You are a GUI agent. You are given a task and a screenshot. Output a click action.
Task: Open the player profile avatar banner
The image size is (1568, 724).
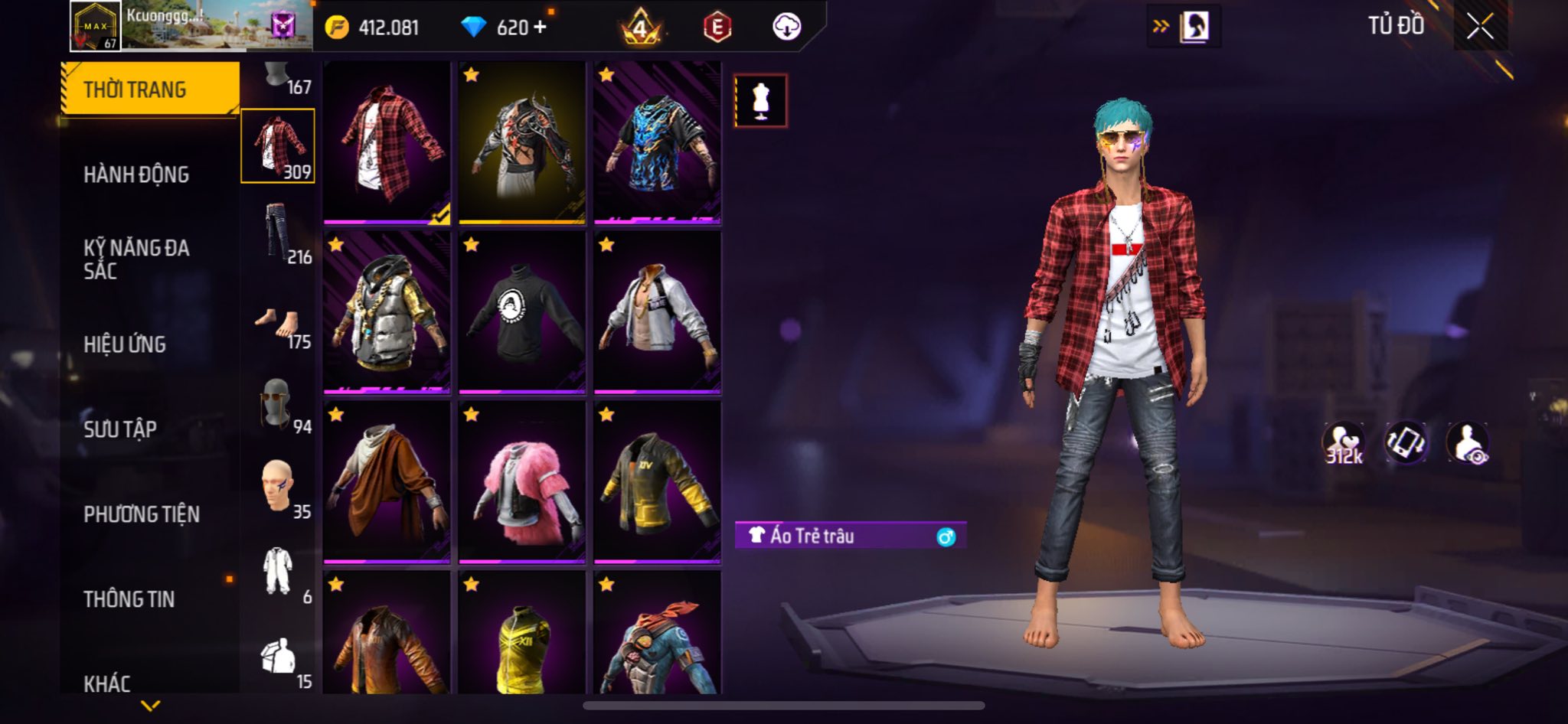coord(191,26)
